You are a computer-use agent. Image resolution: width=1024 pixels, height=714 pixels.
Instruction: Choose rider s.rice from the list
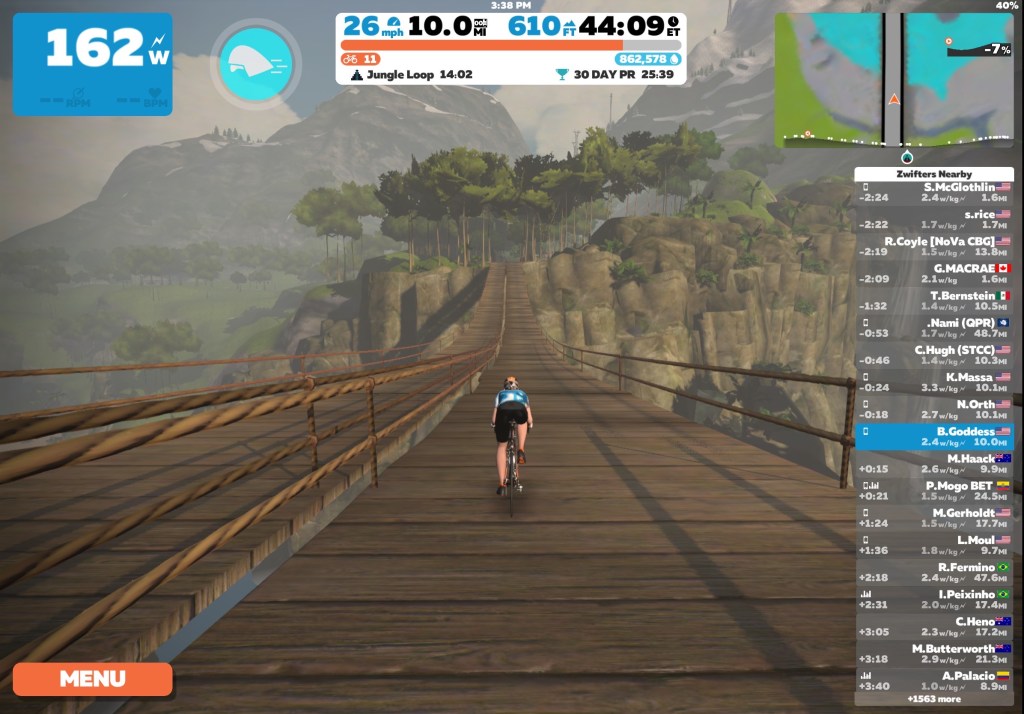tap(934, 219)
